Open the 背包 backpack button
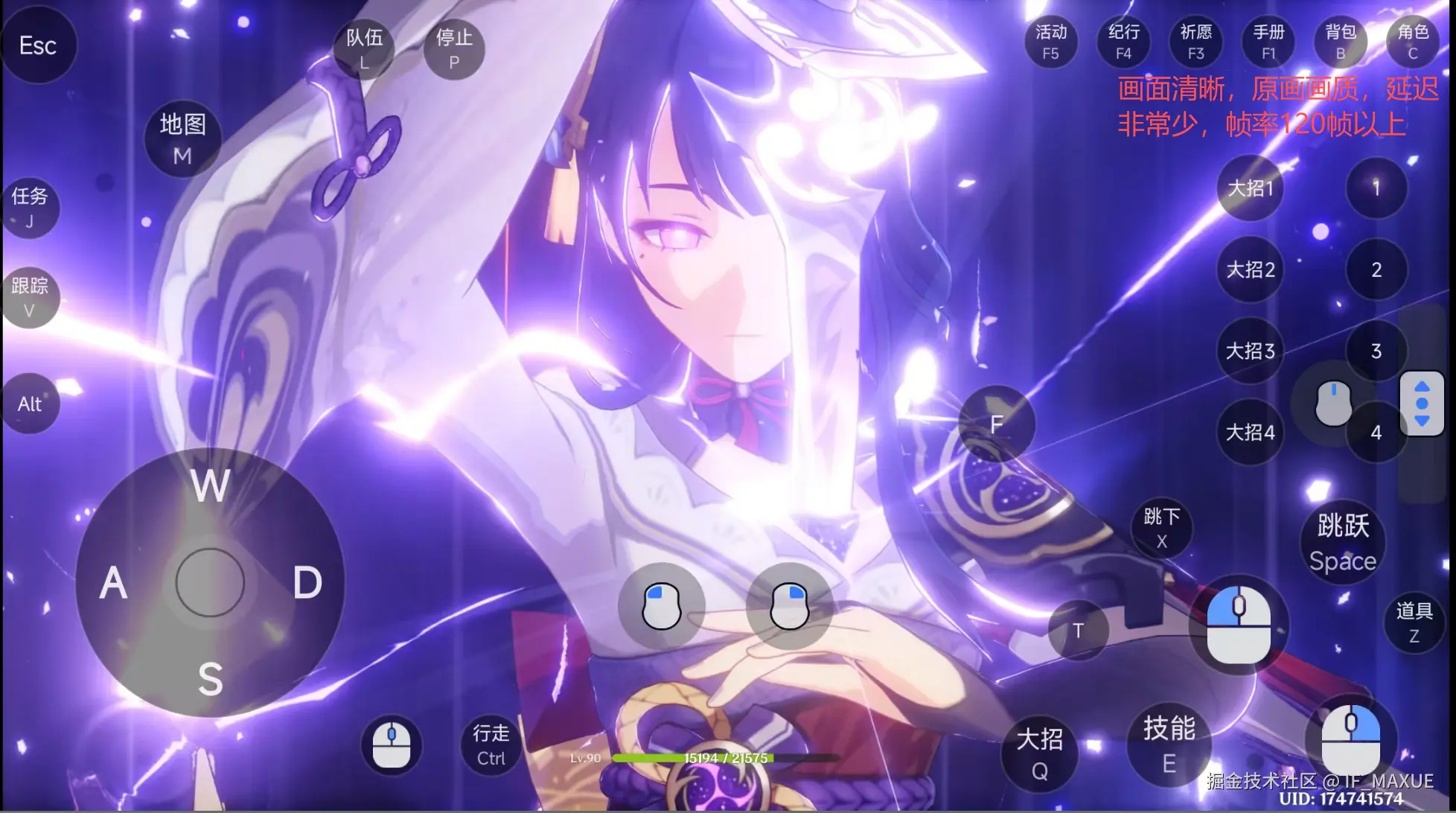 coord(1341,42)
